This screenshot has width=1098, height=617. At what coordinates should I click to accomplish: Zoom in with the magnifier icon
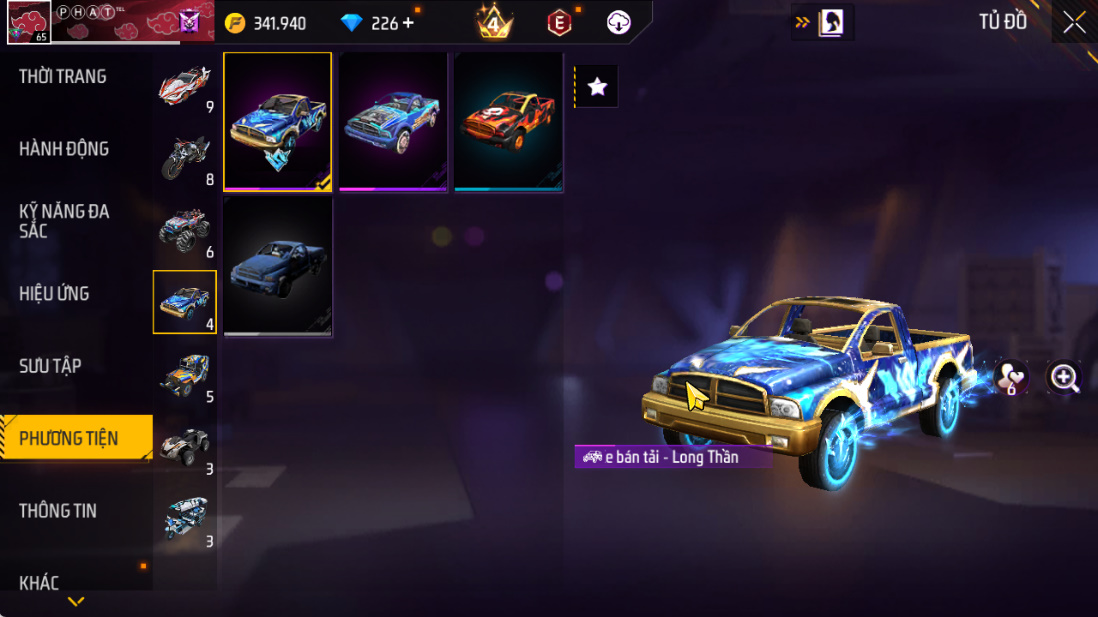coord(1063,377)
